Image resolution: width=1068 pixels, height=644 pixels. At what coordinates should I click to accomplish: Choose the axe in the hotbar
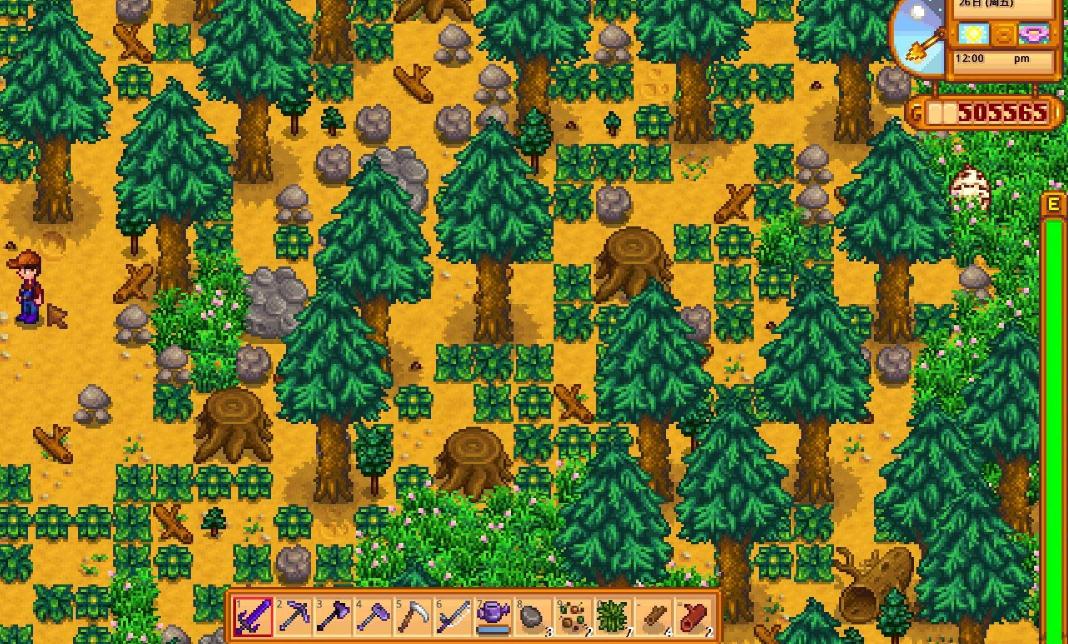click(x=332, y=616)
